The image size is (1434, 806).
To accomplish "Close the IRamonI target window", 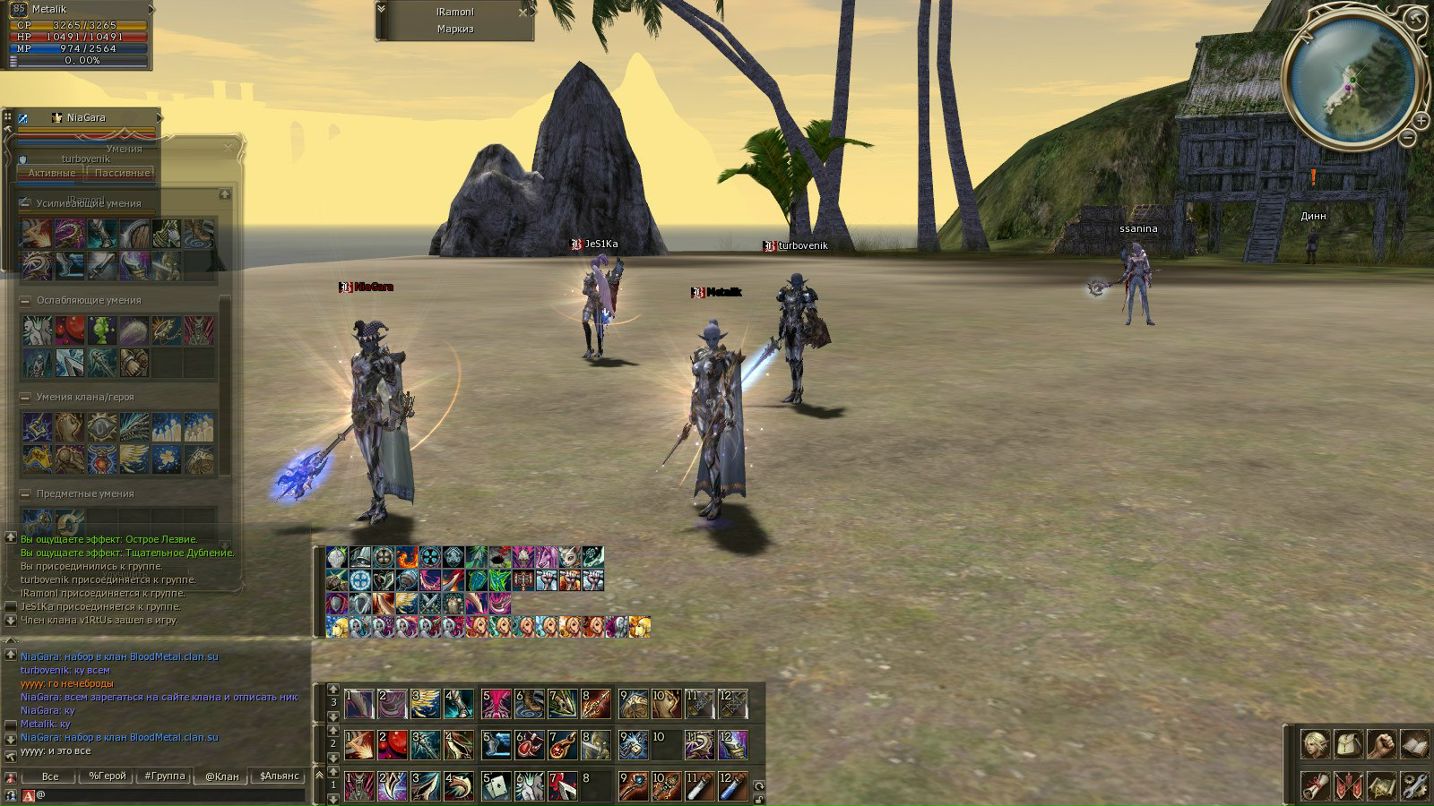I will pos(523,14).
